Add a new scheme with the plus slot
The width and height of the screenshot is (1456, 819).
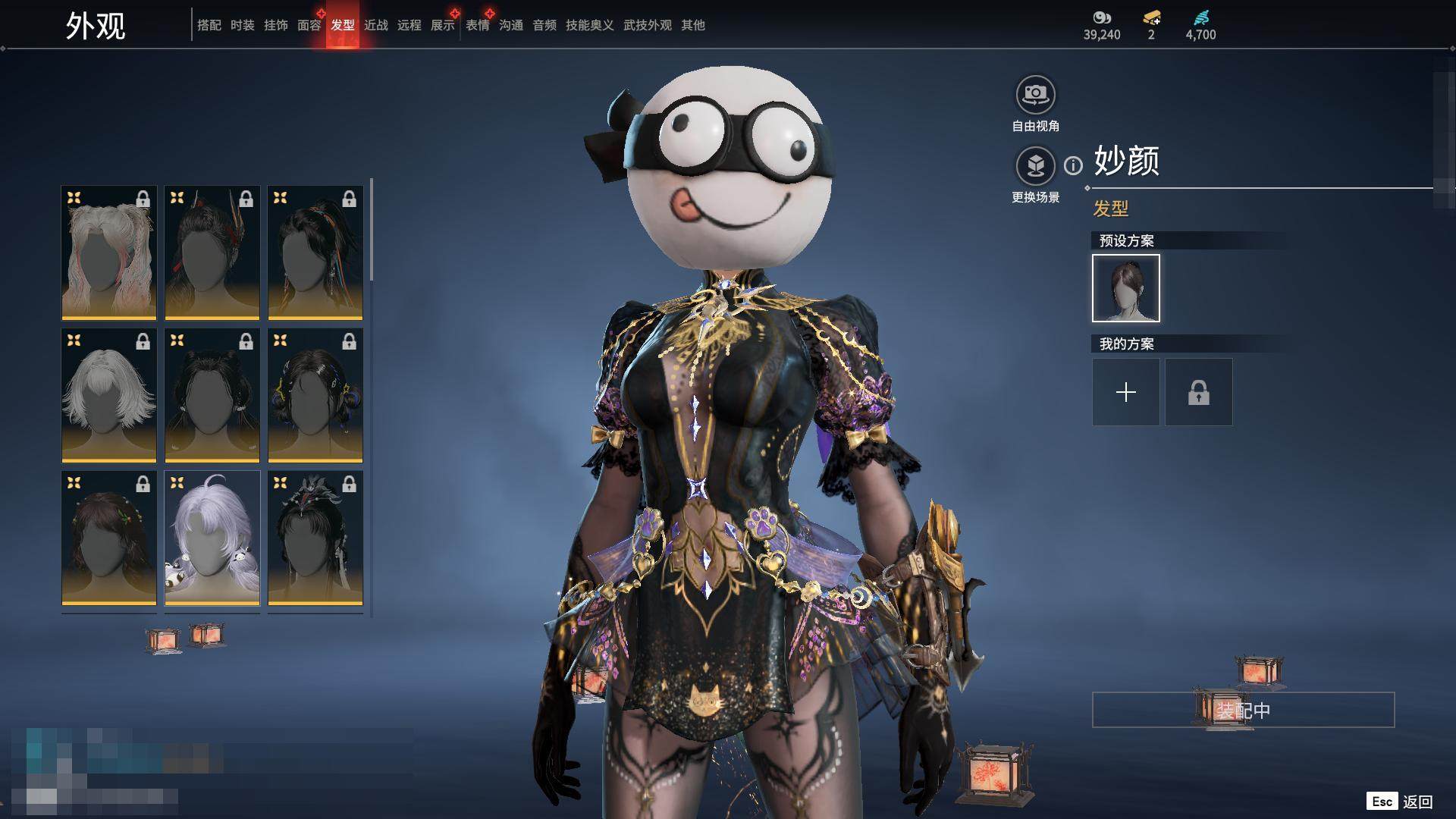[1125, 392]
